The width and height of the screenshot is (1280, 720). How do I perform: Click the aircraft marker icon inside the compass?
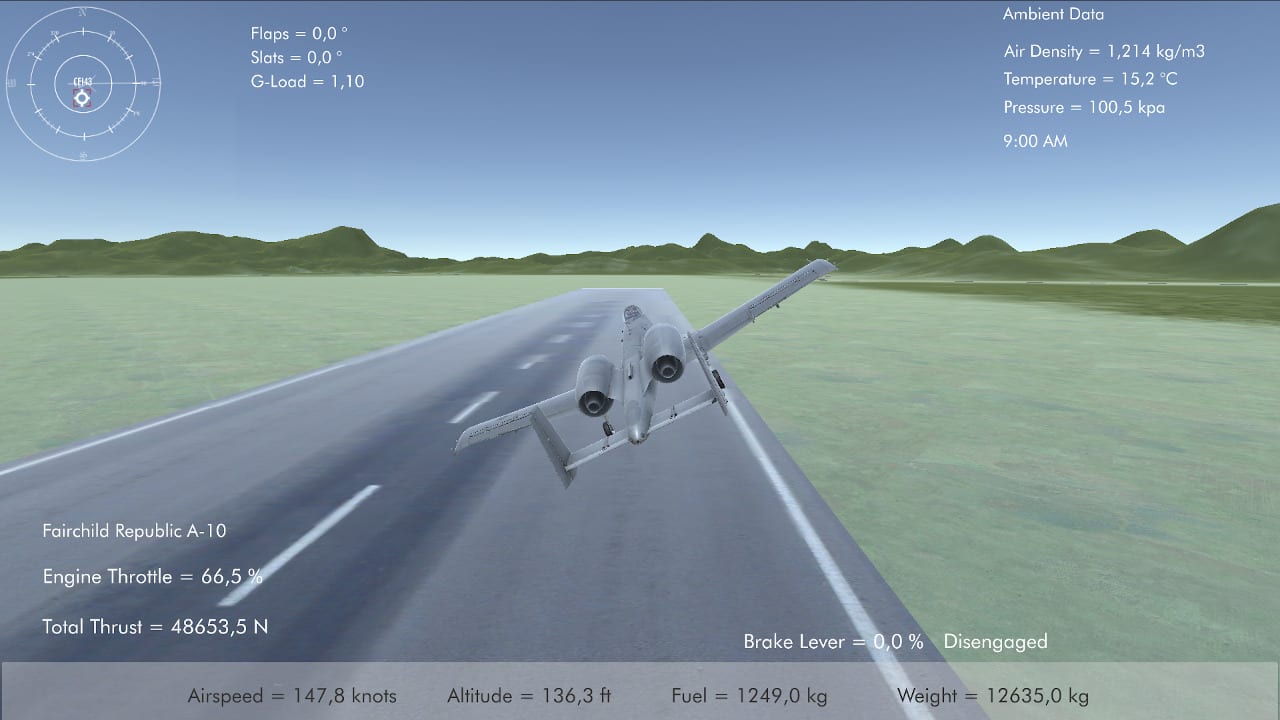click(x=82, y=97)
